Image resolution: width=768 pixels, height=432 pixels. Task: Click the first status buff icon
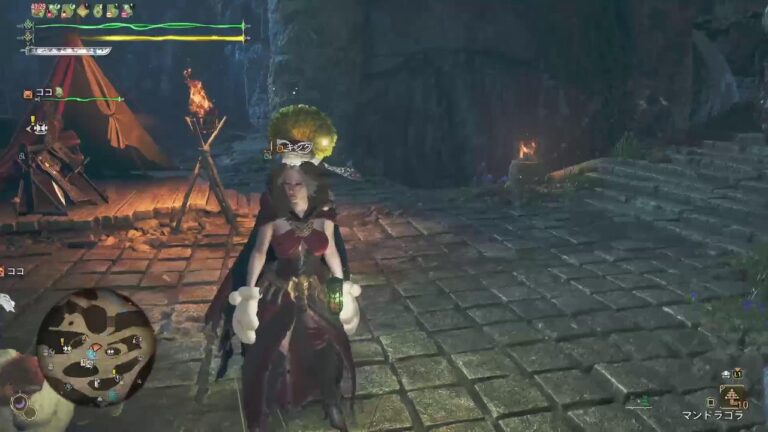click(38, 10)
